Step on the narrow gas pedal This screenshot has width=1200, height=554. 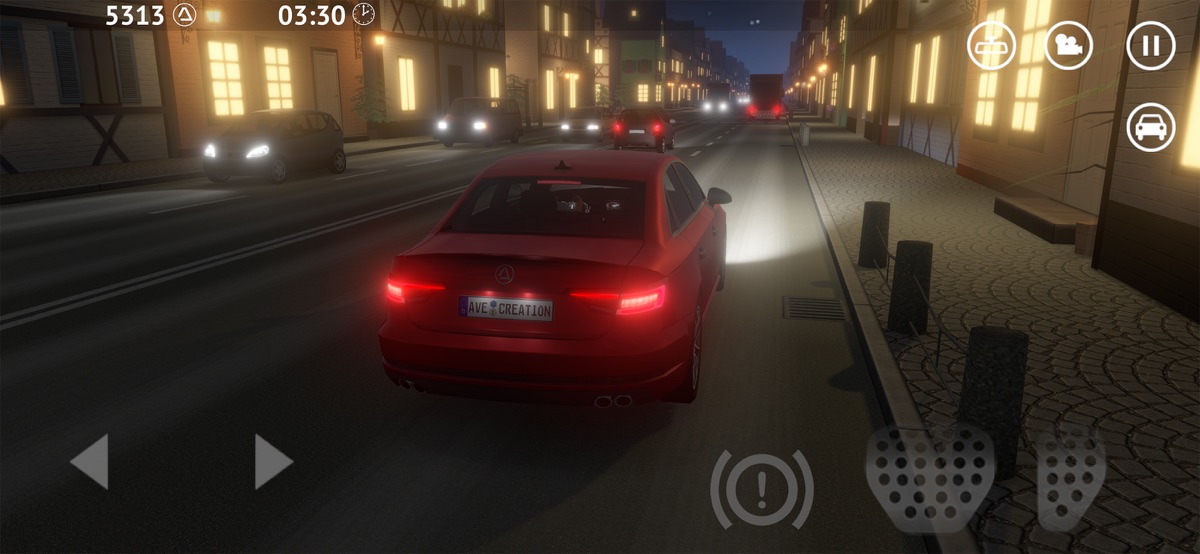(1070, 475)
